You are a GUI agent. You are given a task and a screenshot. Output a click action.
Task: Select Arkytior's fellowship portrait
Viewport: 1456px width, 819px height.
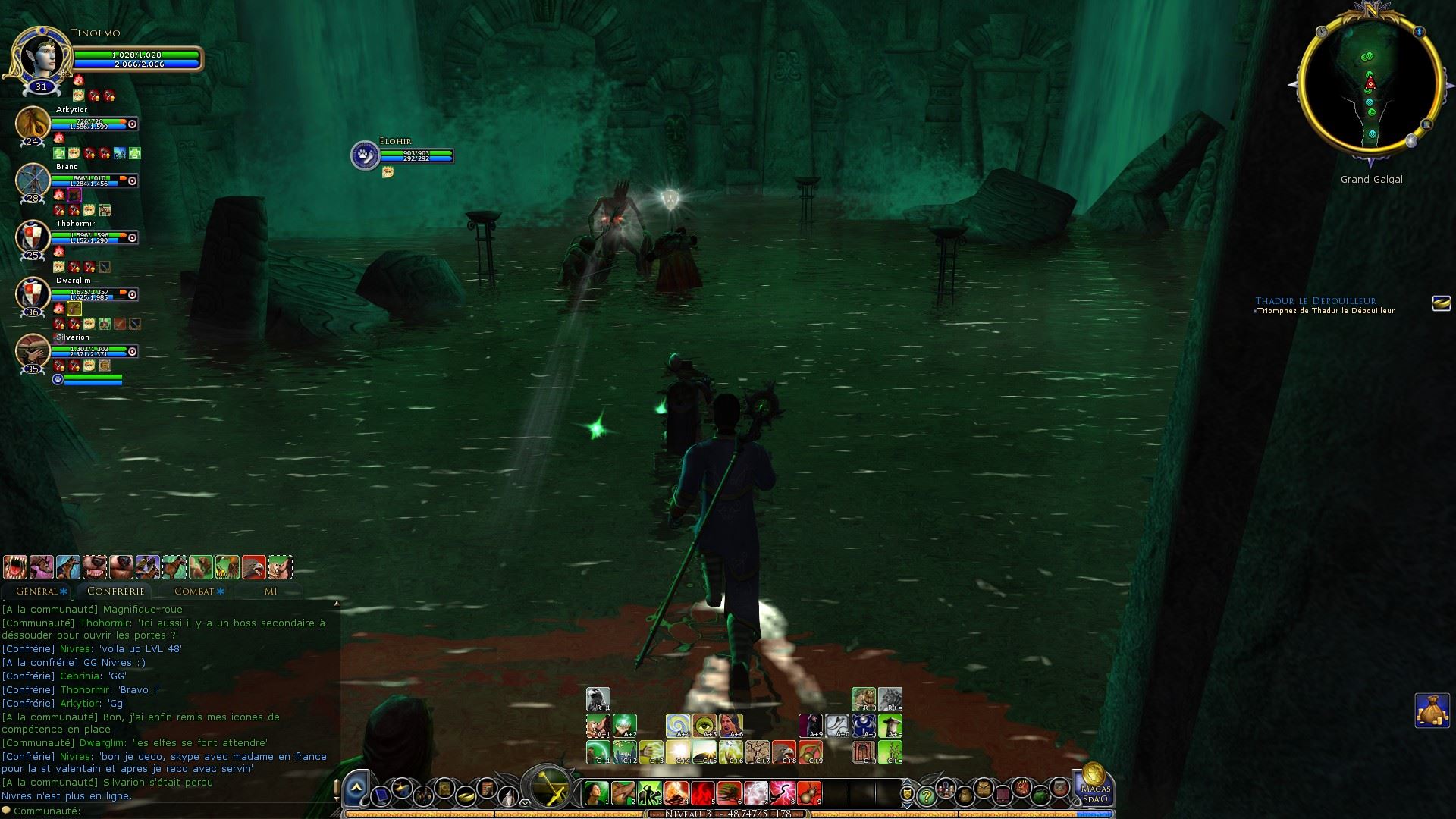pyautogui.click(x=33, y=124)
